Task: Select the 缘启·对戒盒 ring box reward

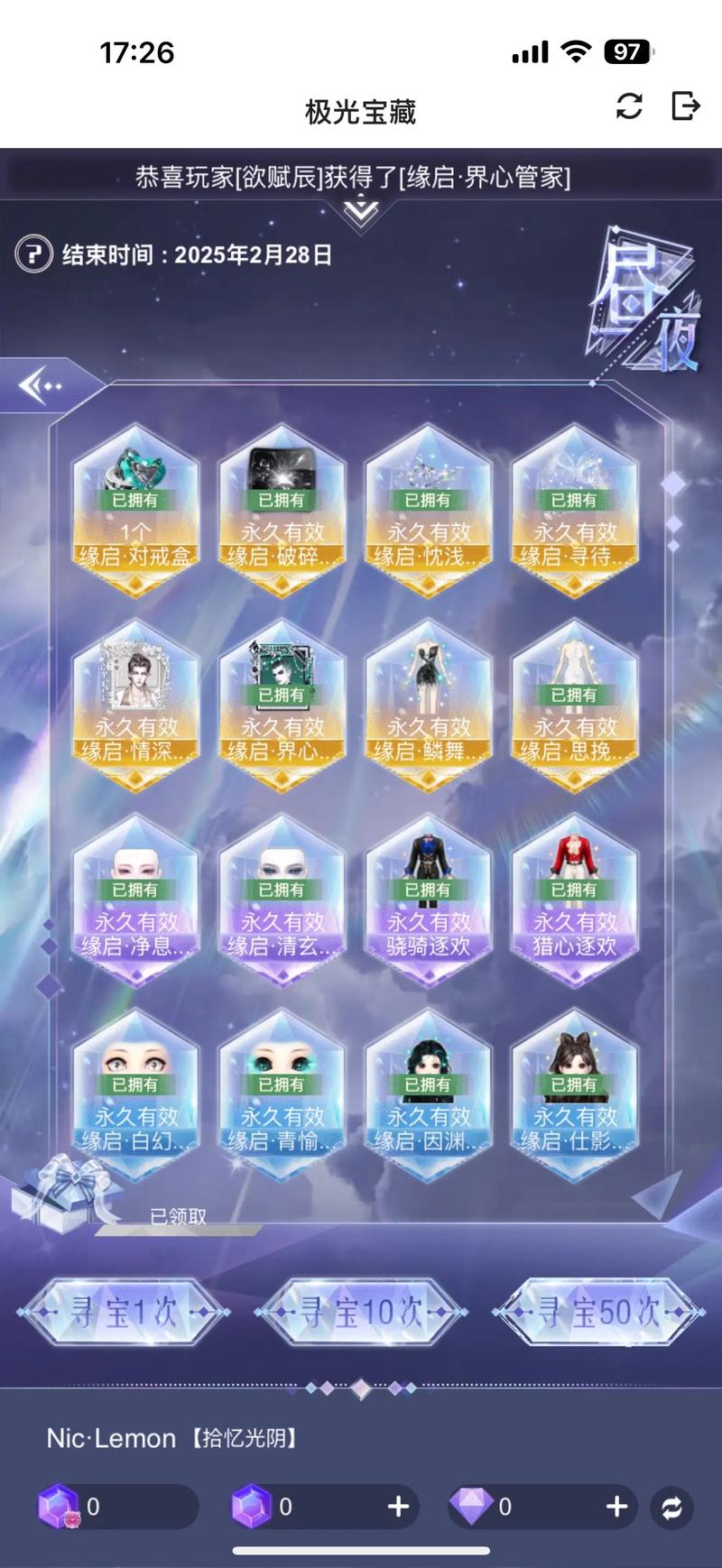Action: tap(135, 512)
